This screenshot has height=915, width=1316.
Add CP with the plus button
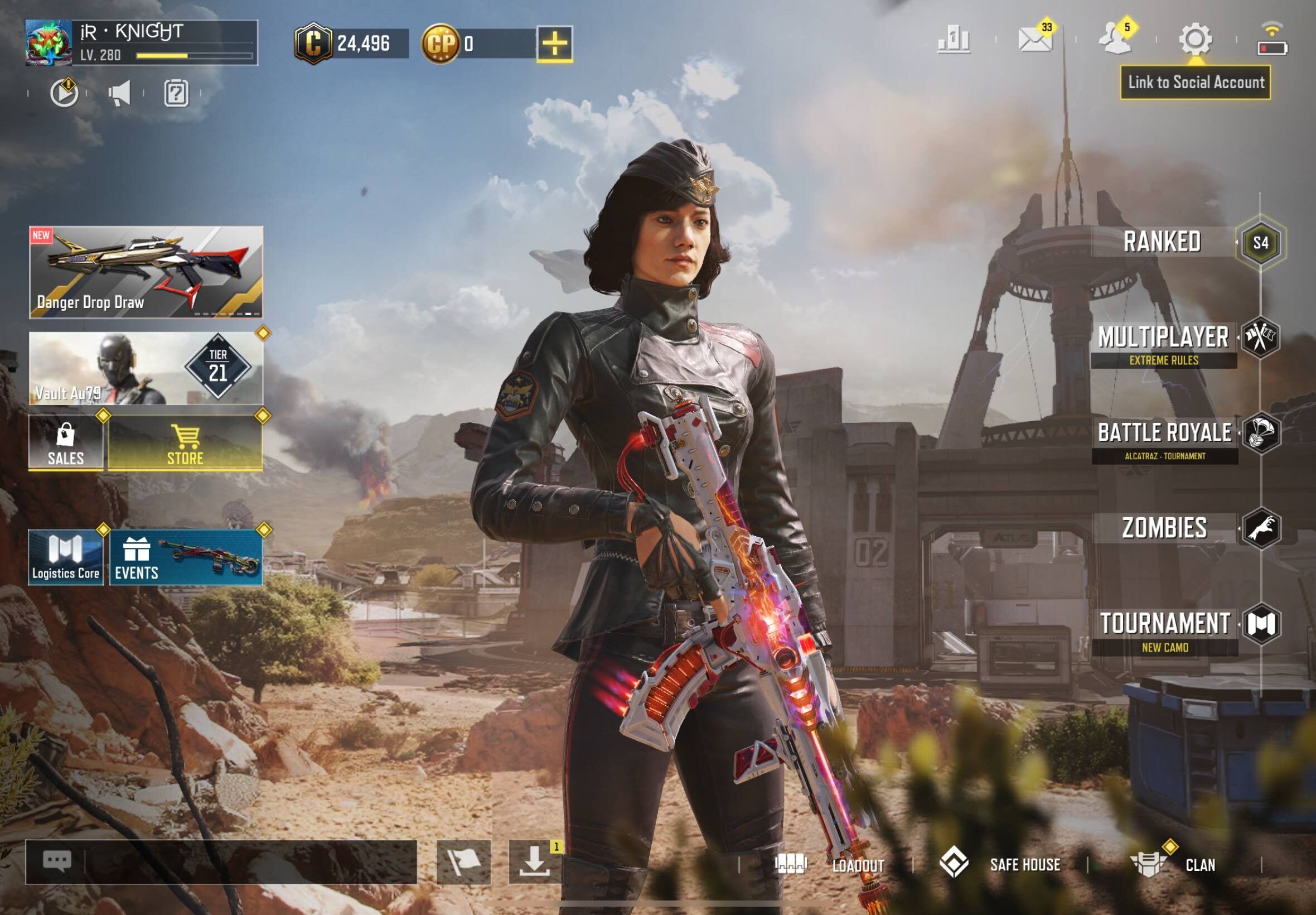point(554,44)
